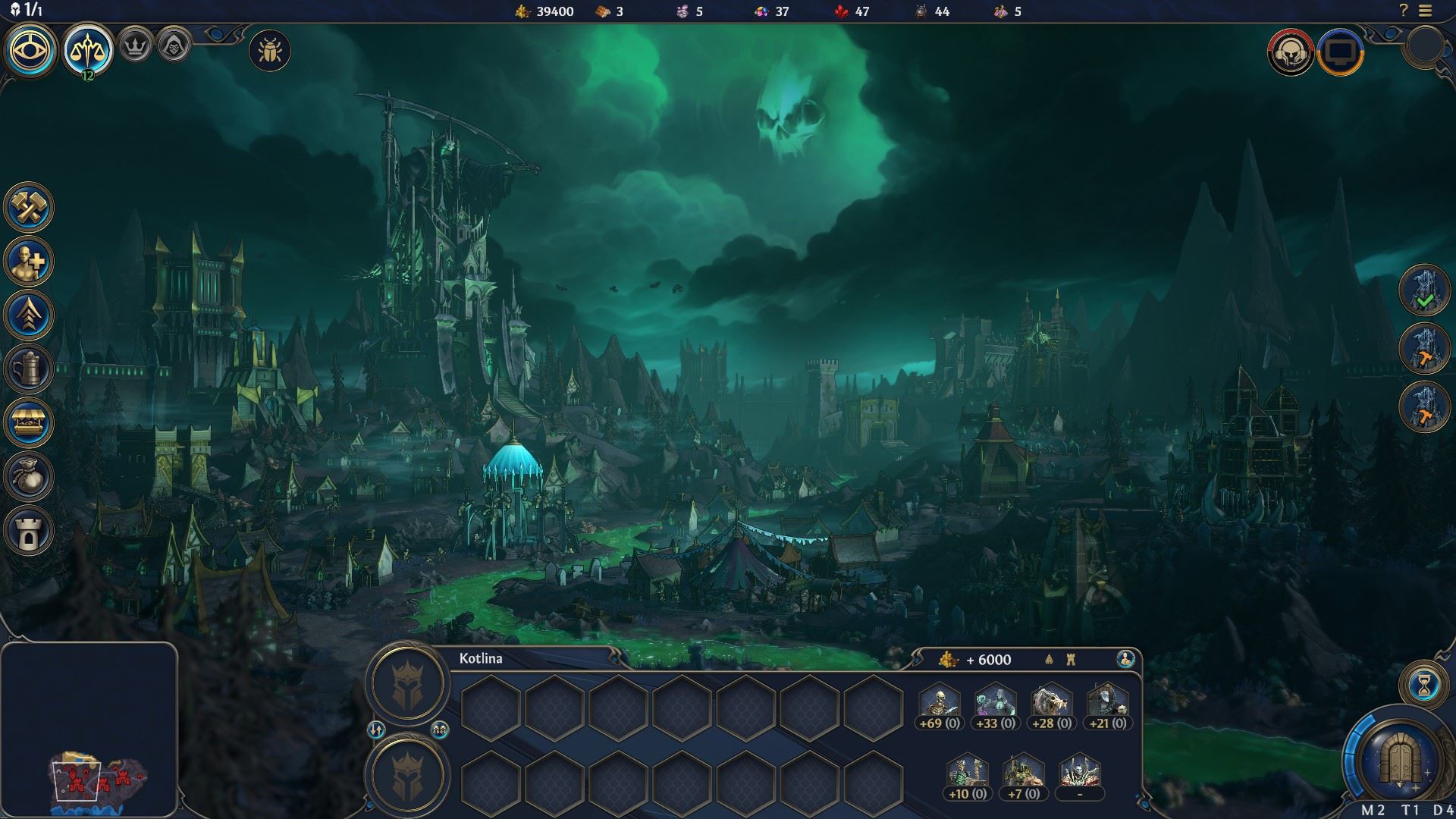
Task: Open the tavern beer mug button
Action: pos(29,369)
